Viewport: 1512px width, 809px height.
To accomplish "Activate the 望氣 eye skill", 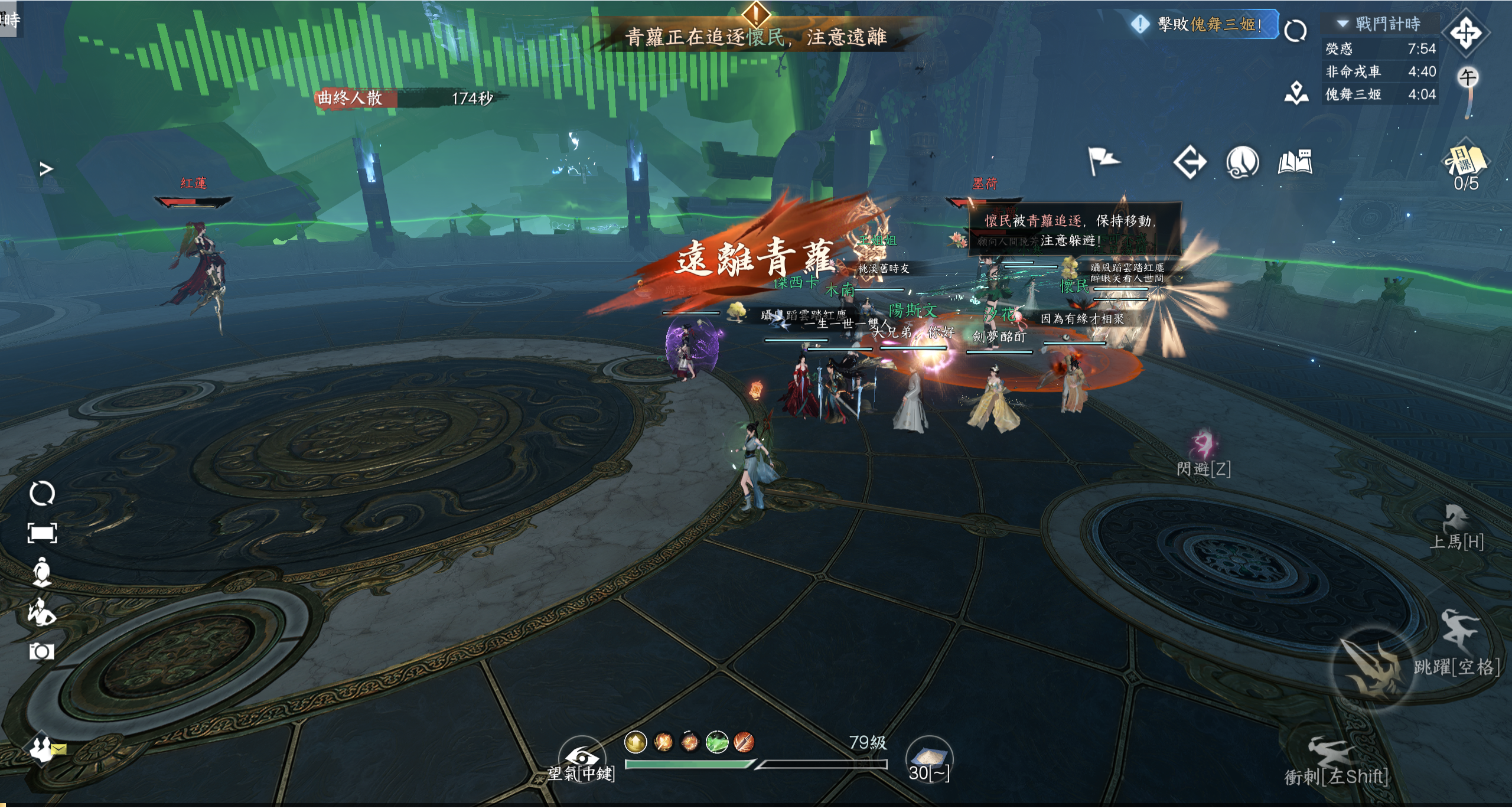I will (x=582, y=758).
